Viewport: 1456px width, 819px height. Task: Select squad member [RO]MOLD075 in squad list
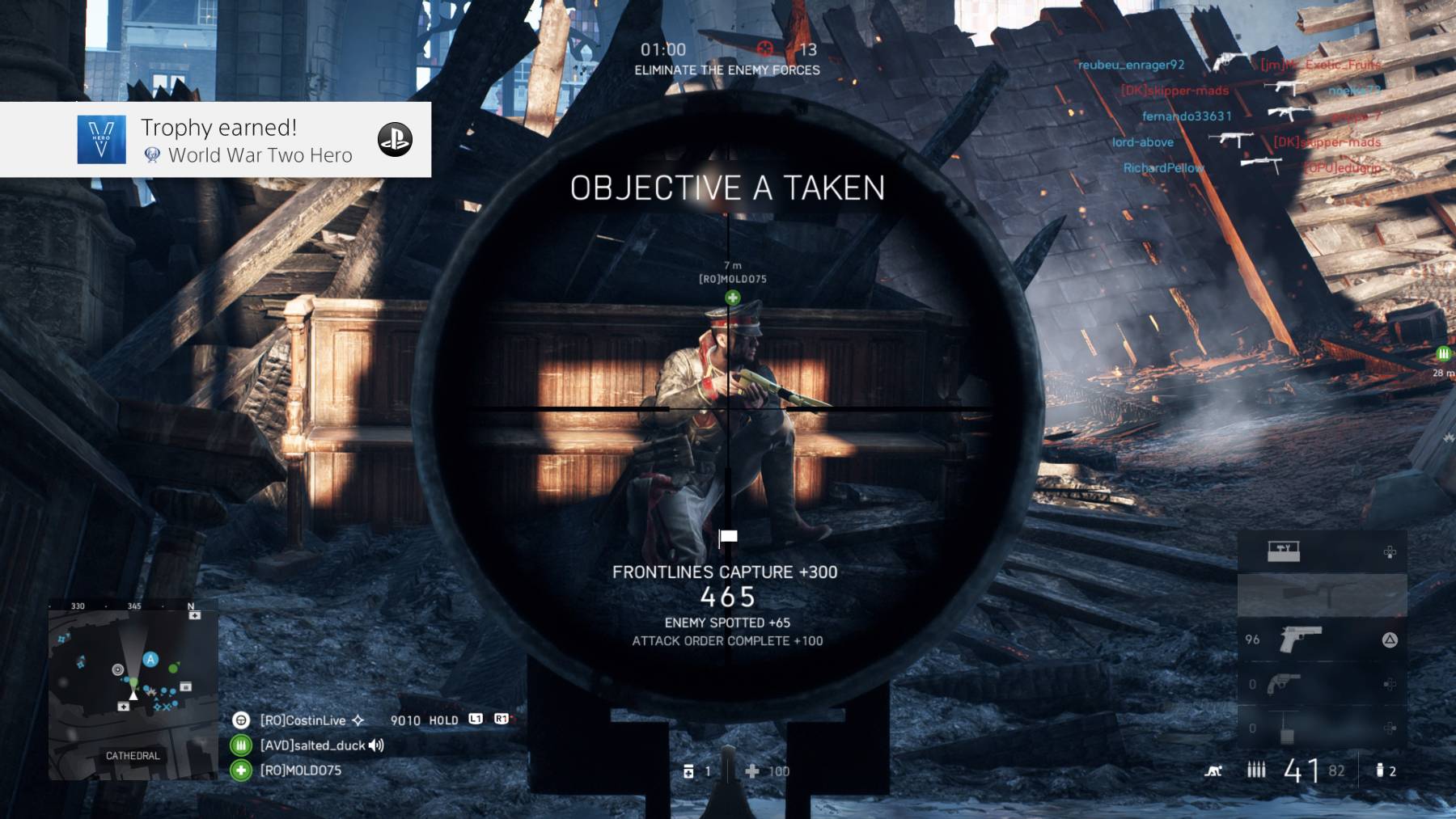[x=300, y=770]
